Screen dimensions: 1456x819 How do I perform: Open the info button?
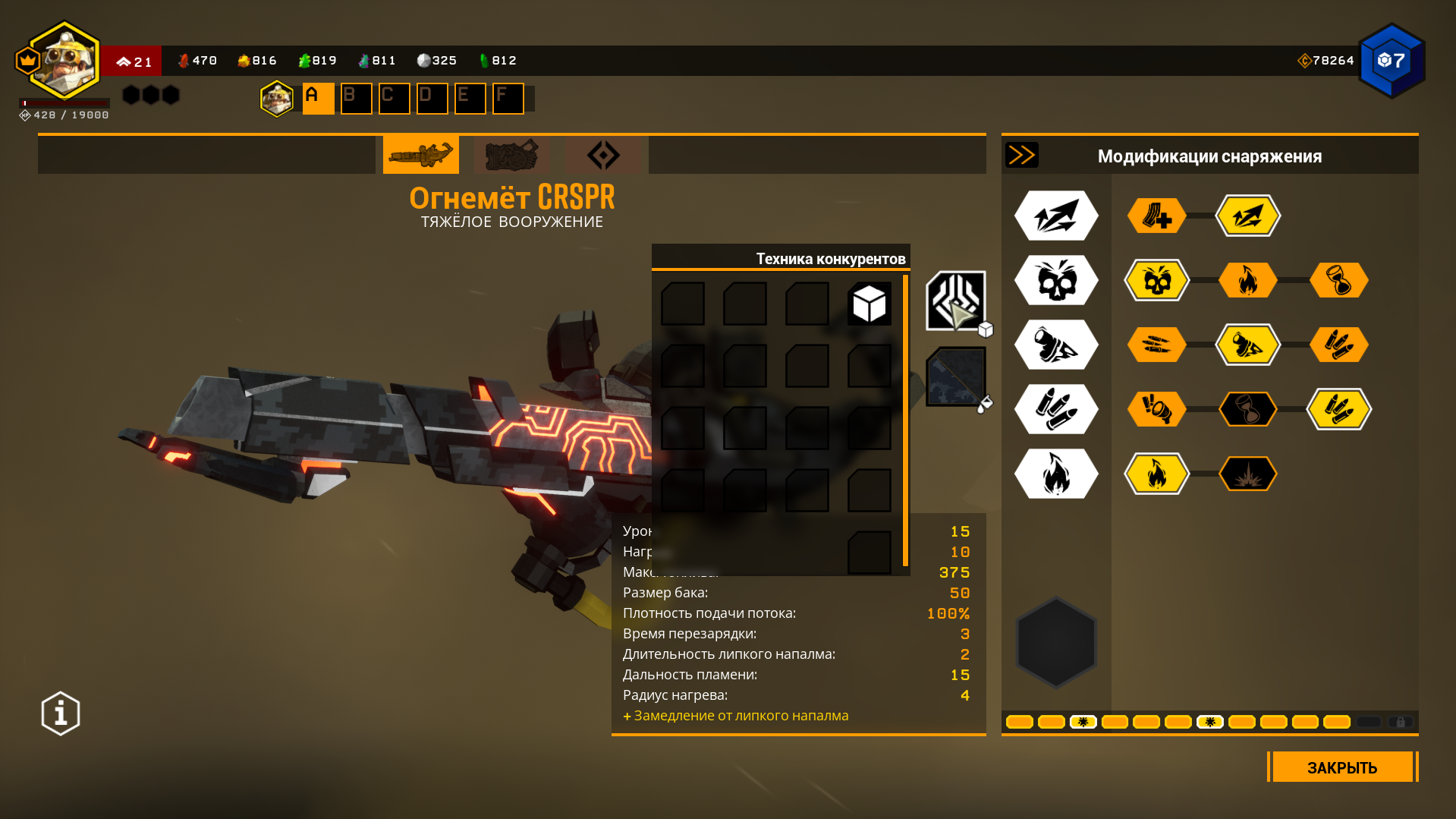tap(61, 713)
